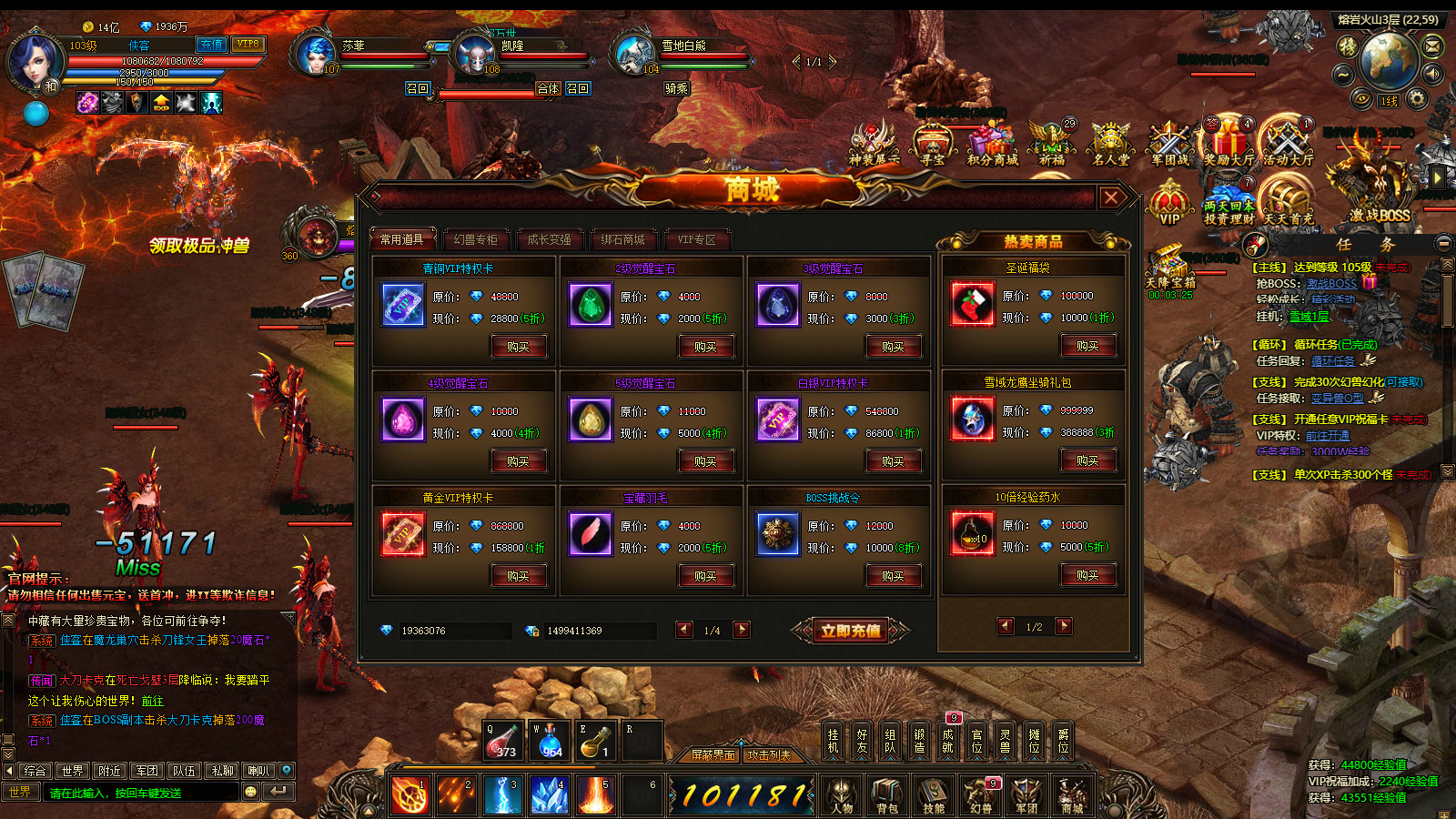The width and height of the screenshot is (1456, 819).
Task: Select the 绑石商城 tab
Action: pos(623,239)
